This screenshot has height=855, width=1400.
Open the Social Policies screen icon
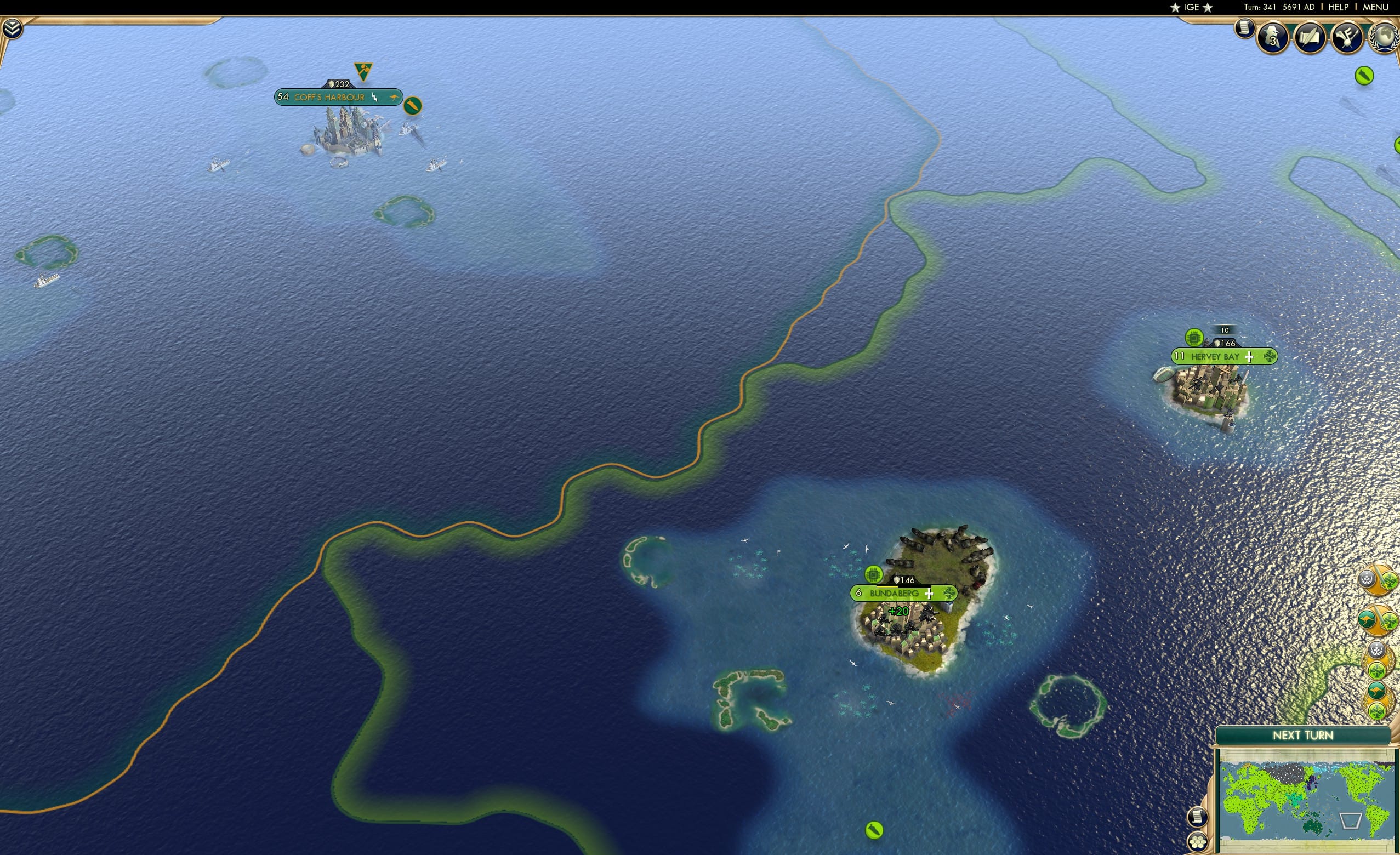tap(1310, 37)
